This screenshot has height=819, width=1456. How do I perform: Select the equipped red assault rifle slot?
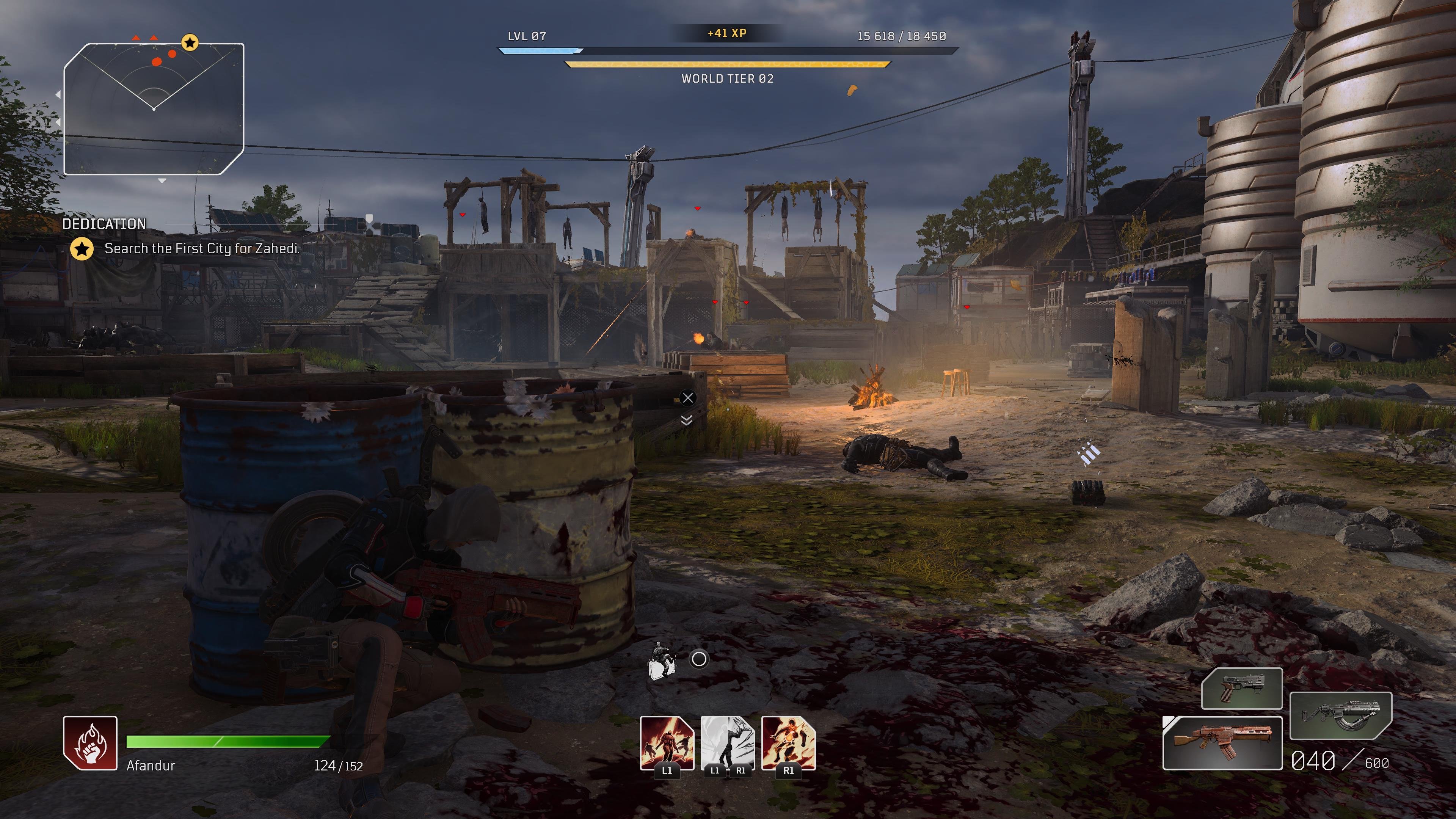(1222, 743)
